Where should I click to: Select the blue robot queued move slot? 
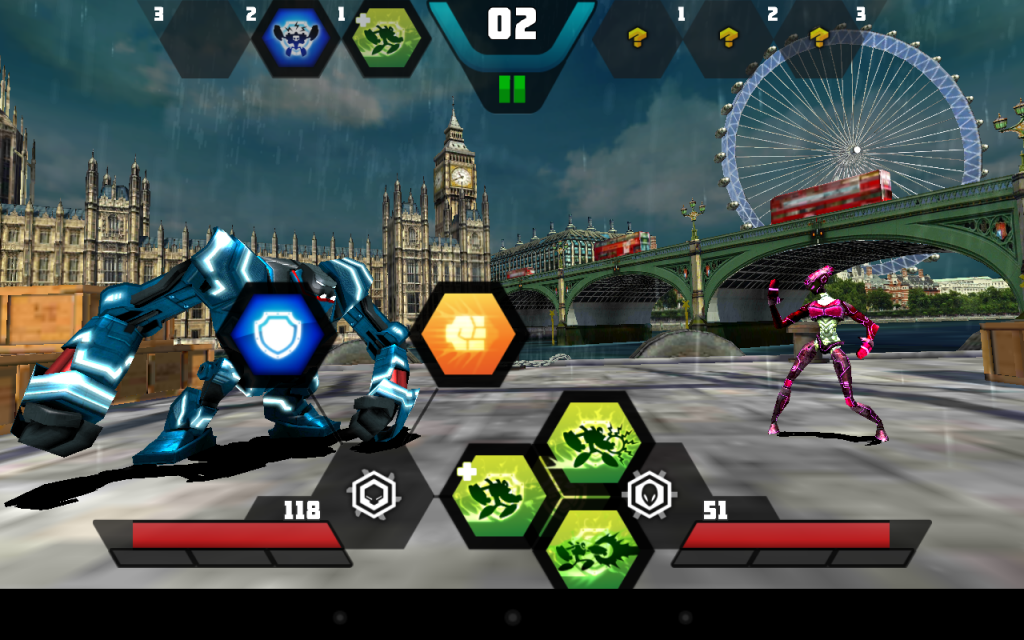pyautogui.click(x=296, y=38)
